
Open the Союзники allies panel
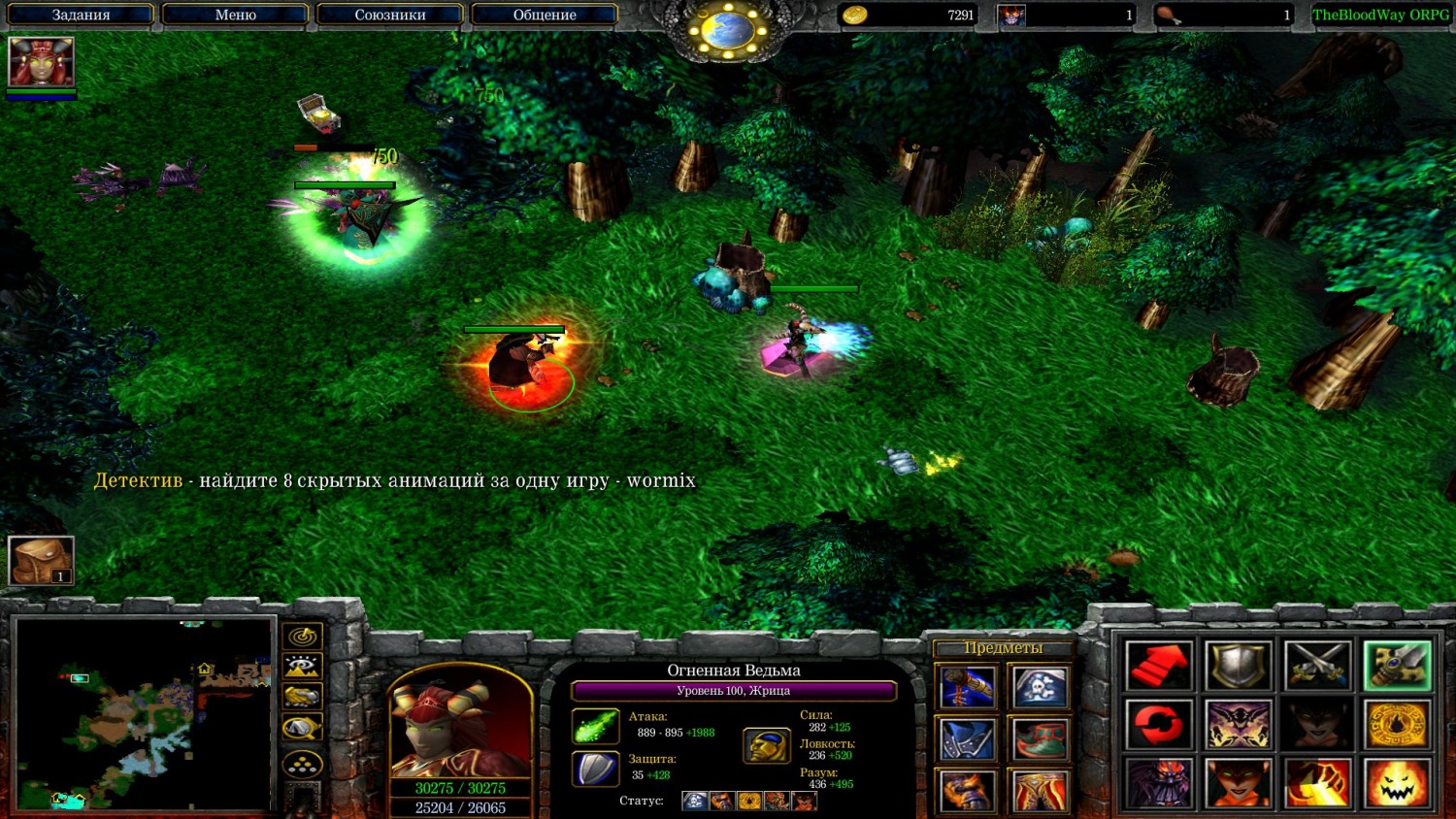[x=389, y=15]
